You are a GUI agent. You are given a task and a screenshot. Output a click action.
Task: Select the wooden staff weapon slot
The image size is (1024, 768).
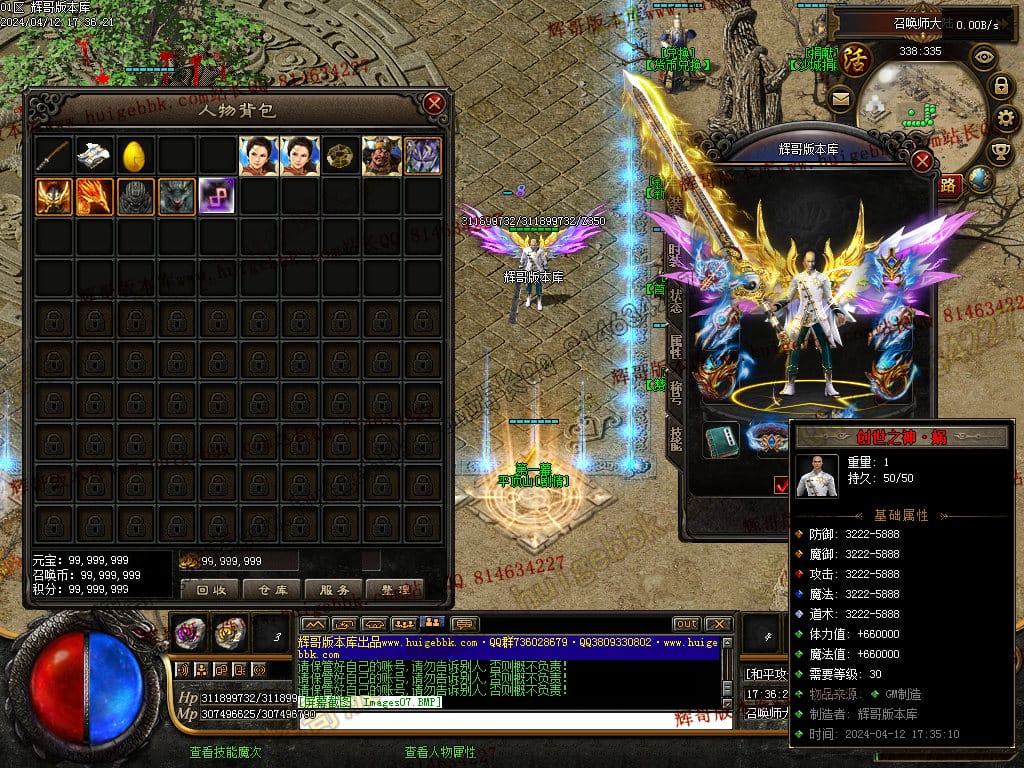pos(54,156)
